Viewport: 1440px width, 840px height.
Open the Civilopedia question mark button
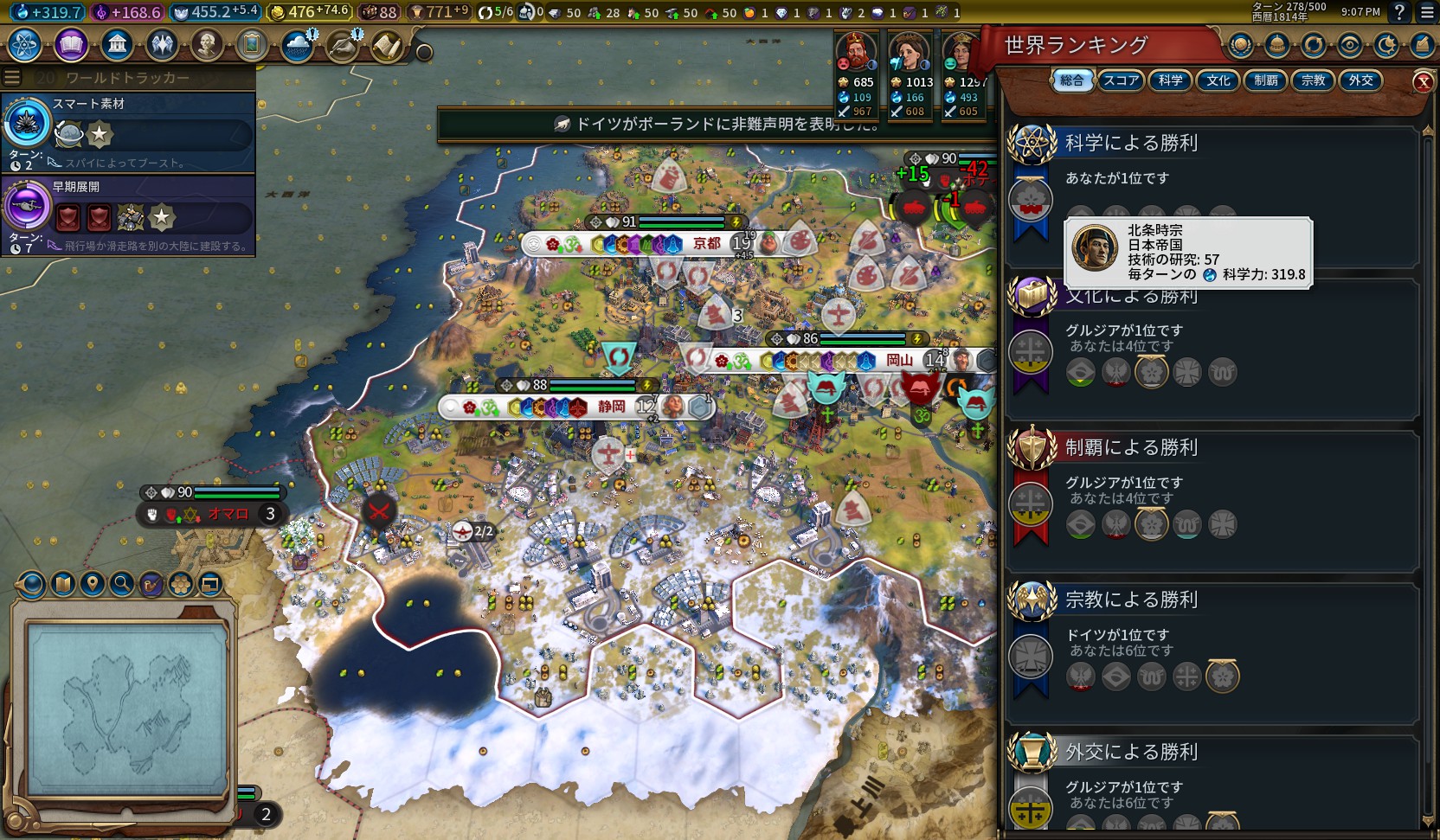point(1399,12)
